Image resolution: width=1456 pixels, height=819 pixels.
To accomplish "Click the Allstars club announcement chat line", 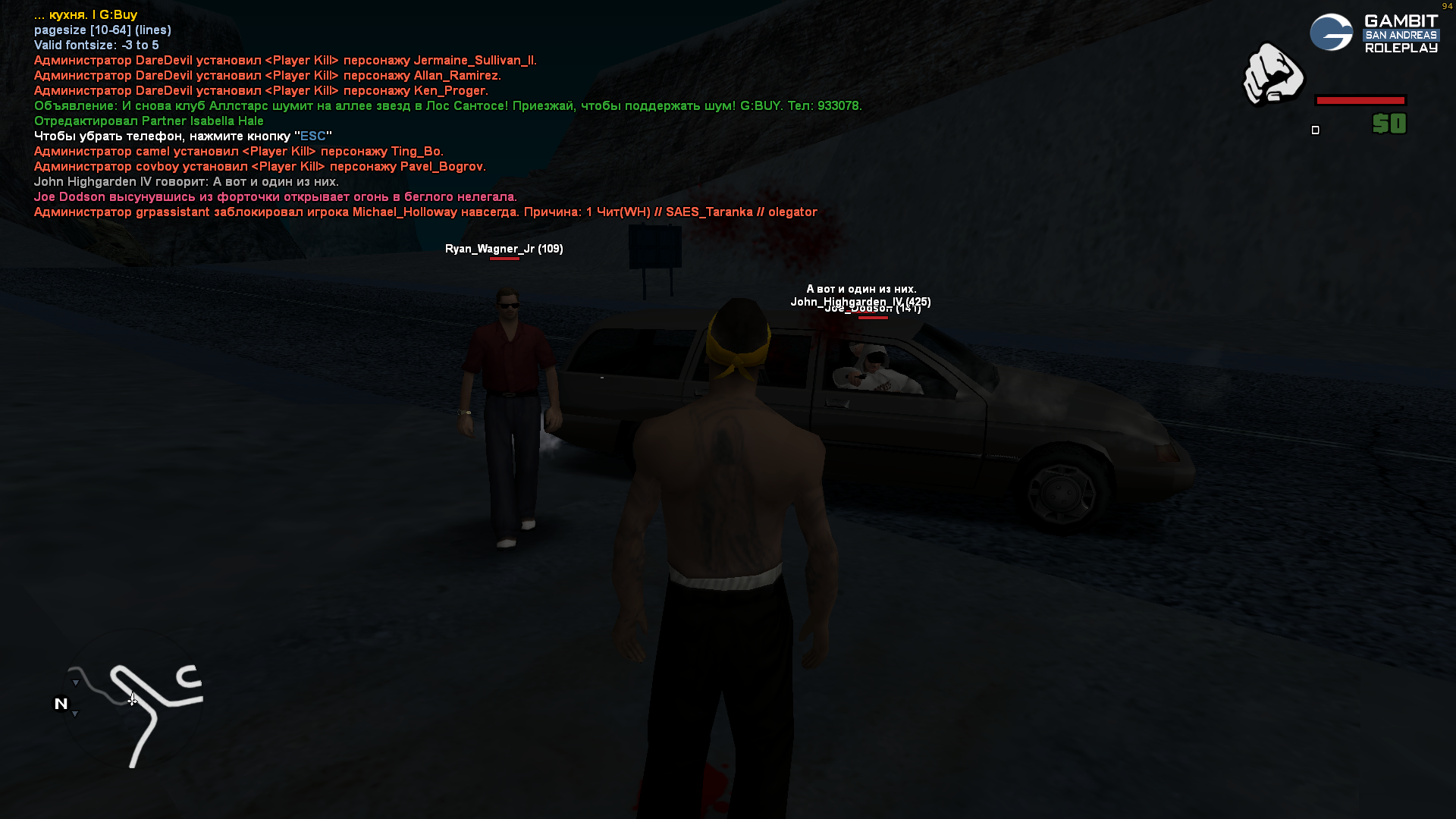I will [447, 106].
